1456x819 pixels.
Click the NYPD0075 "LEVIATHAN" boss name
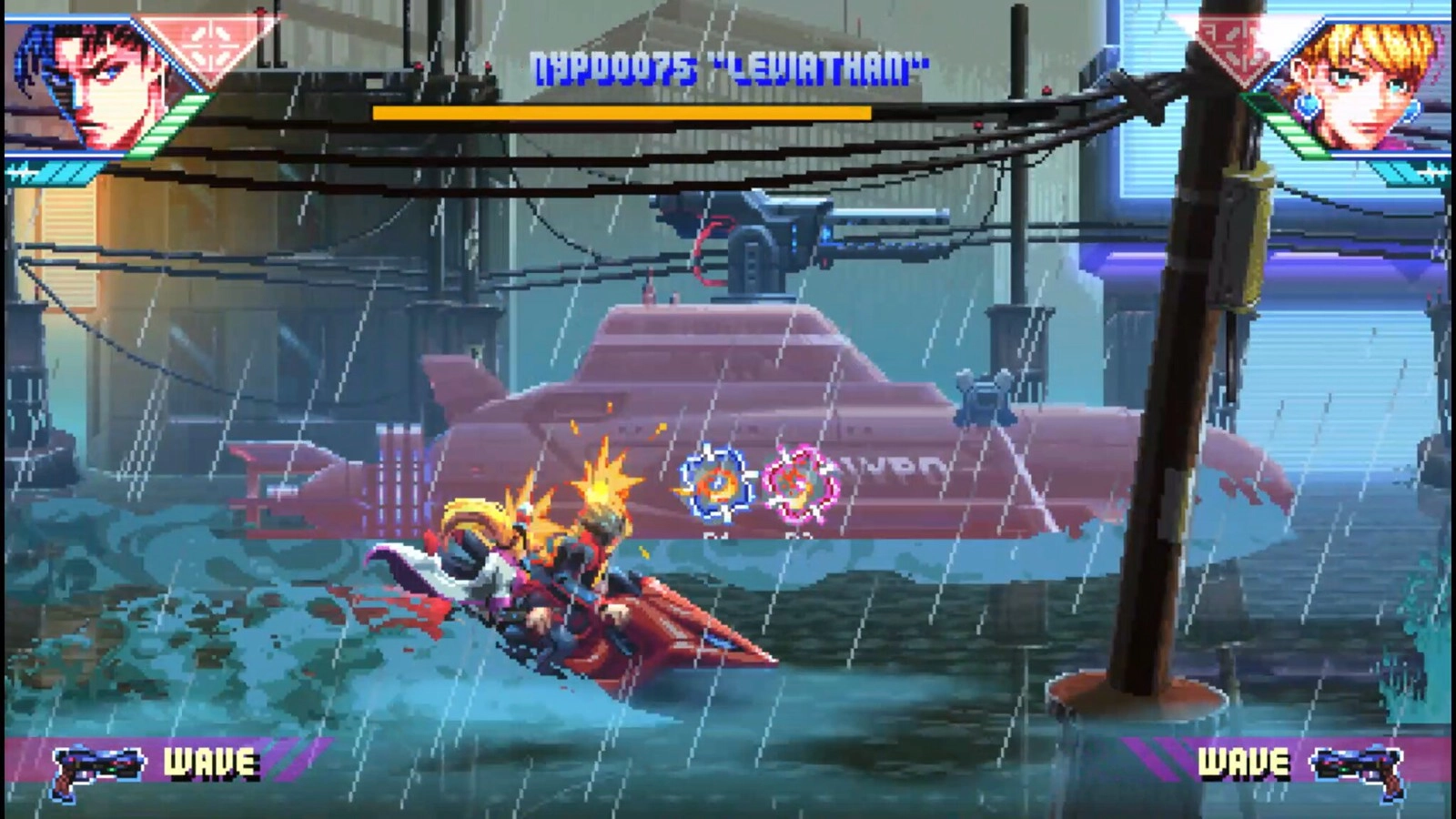coord(727,64)
